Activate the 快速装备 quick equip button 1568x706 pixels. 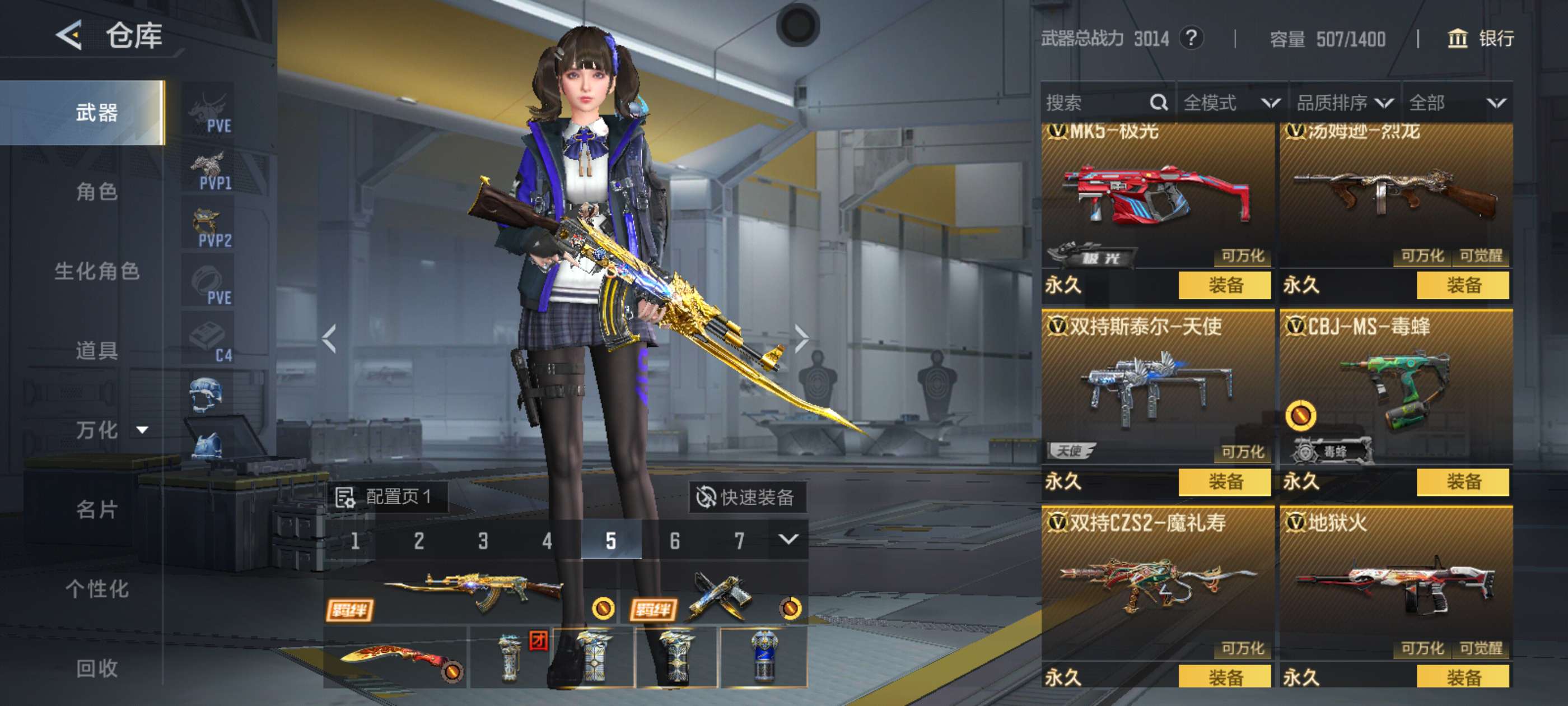746,497
